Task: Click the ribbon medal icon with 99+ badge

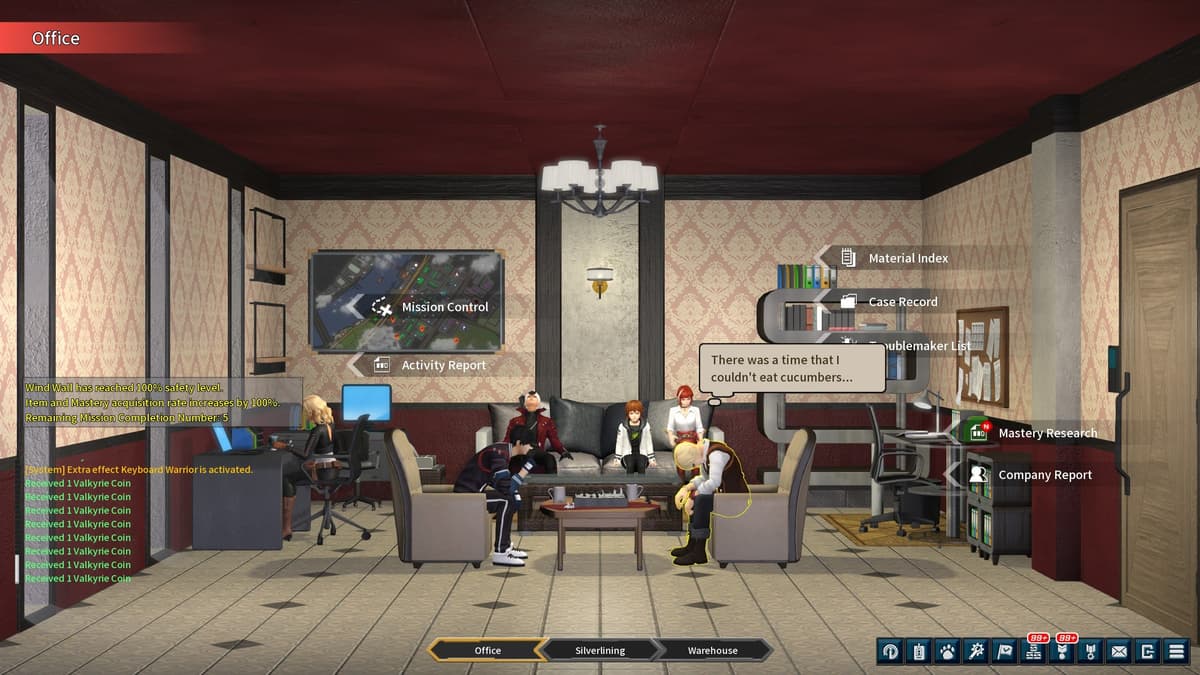Action: 1062,651
